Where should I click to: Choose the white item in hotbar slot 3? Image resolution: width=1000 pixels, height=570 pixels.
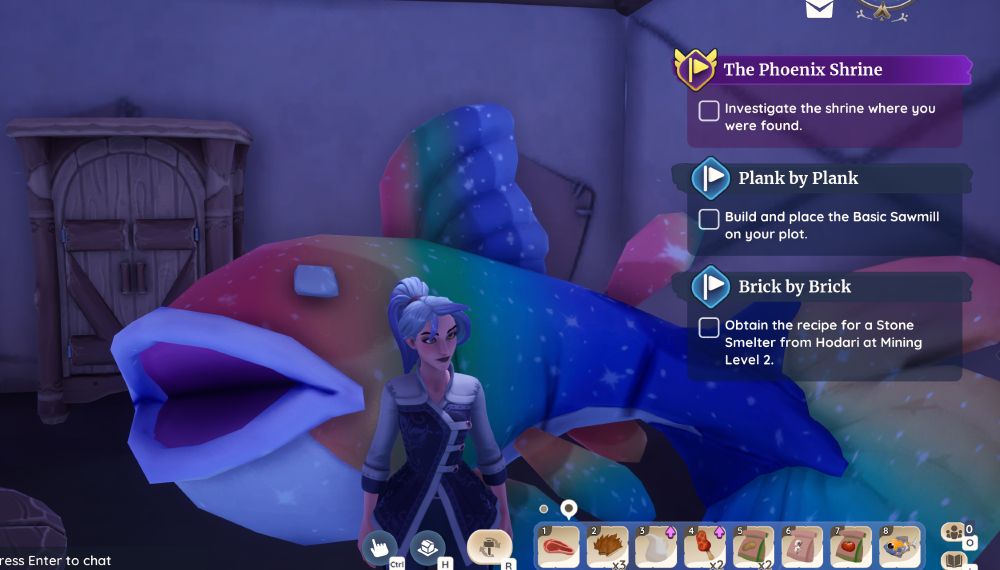pos(656,547)
